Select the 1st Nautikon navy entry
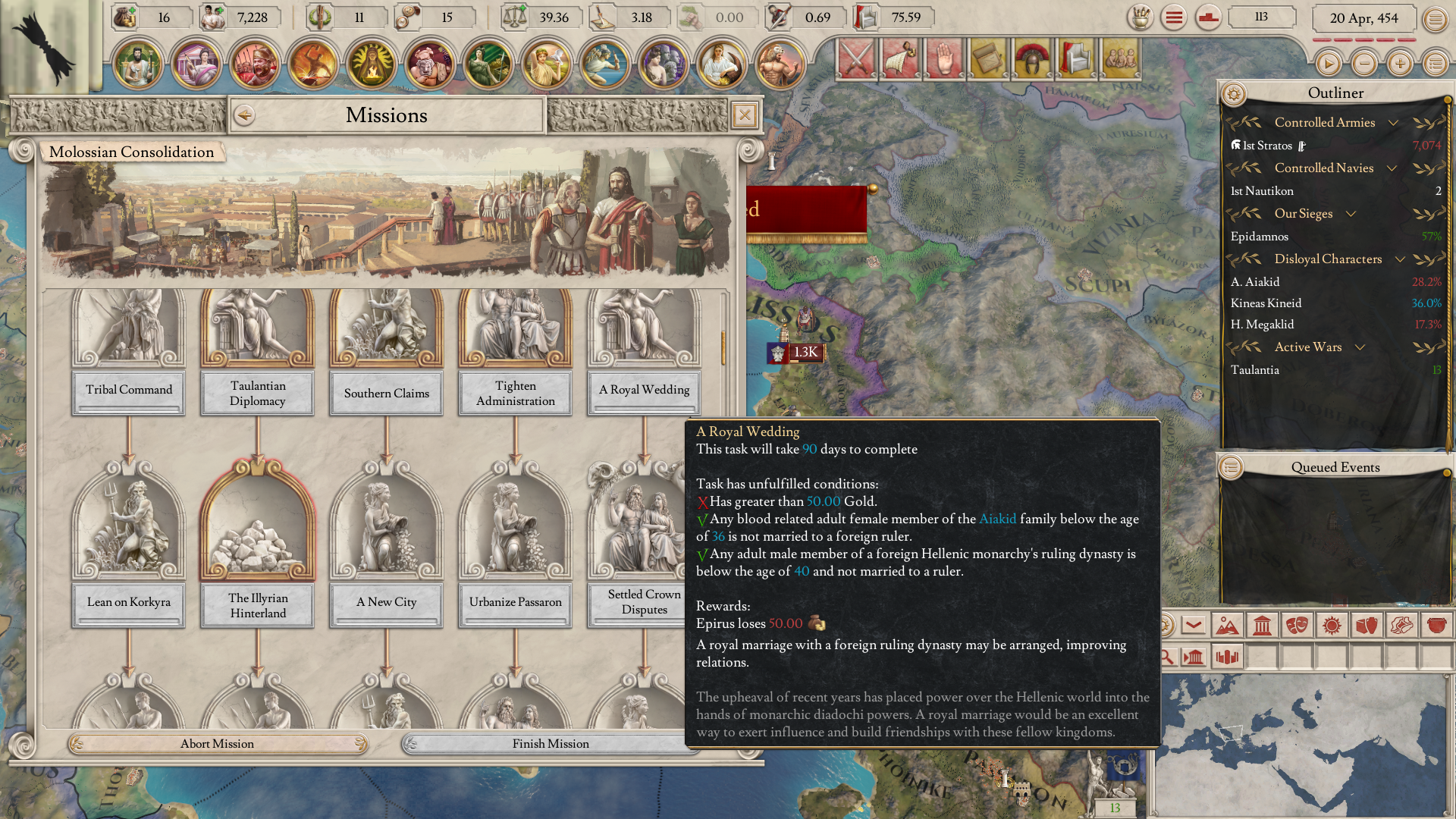The height and width of the screenshot is (819, 1456). (1263, 191)
